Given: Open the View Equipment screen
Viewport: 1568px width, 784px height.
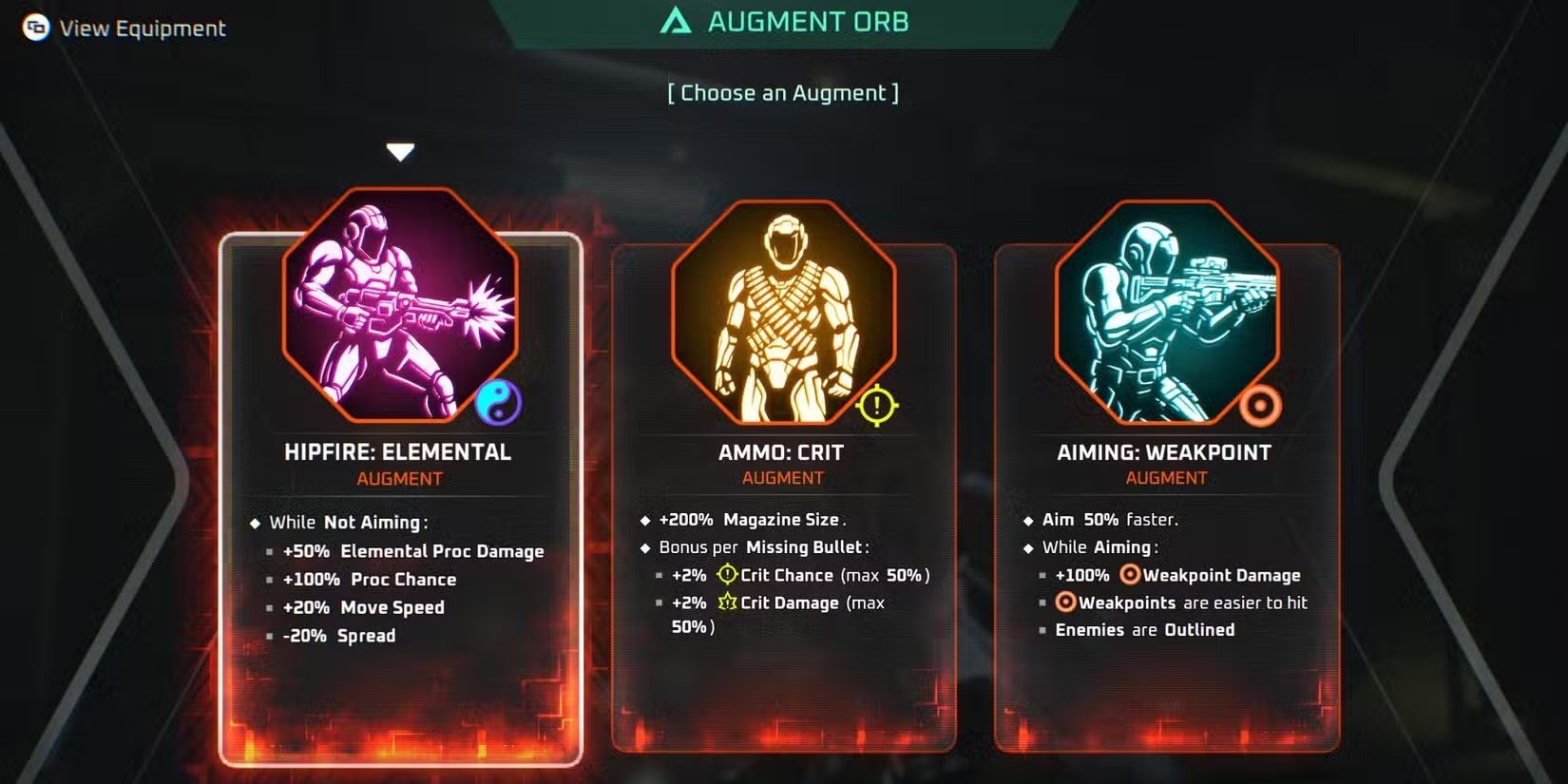Looking at the screenshot, I should point(125,29).
